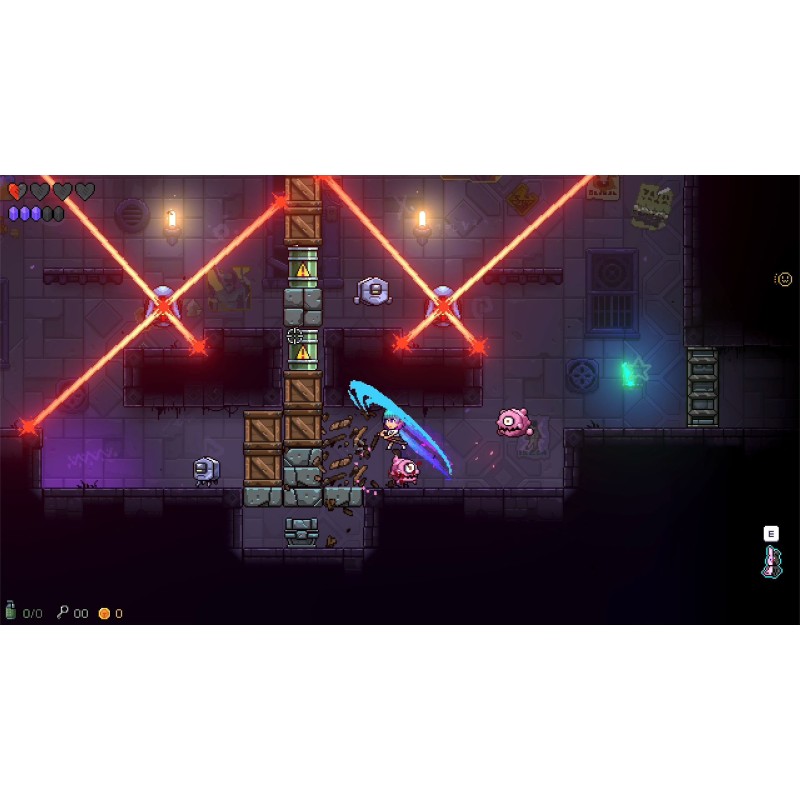Select the equipped weapon icon
Screen dimensions: 800x800
[771, 562]
